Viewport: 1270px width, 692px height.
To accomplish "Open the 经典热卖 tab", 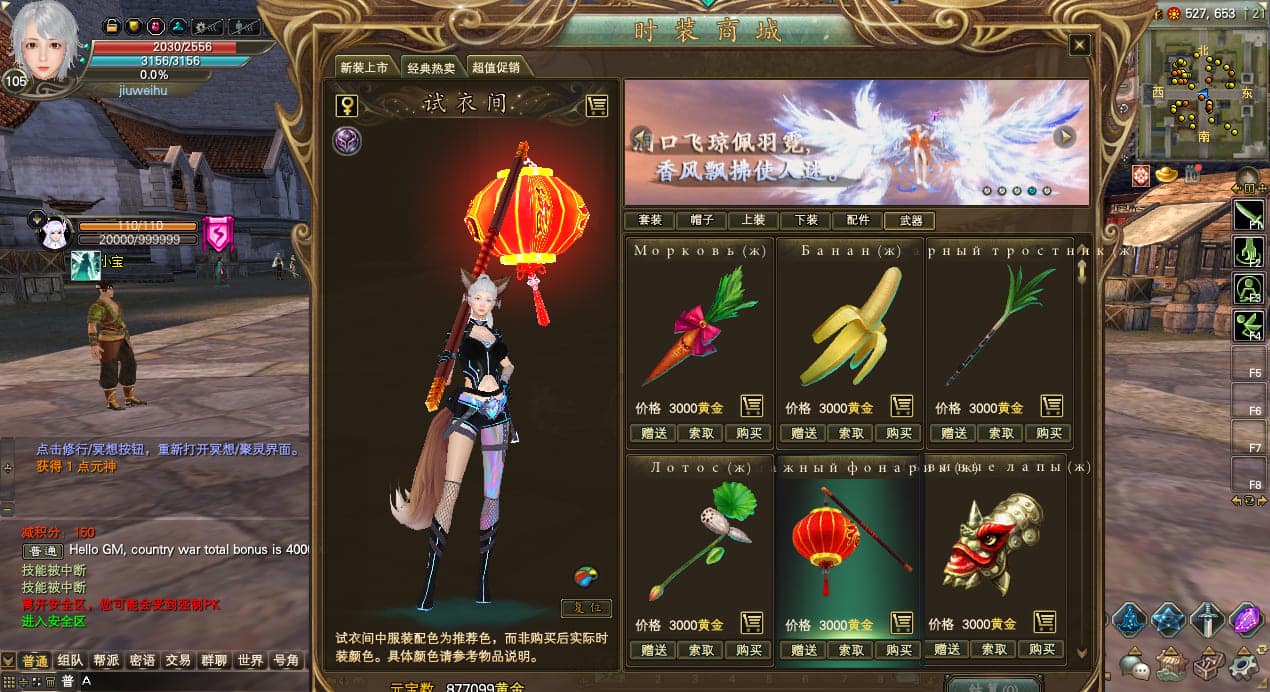I will 431,68.
